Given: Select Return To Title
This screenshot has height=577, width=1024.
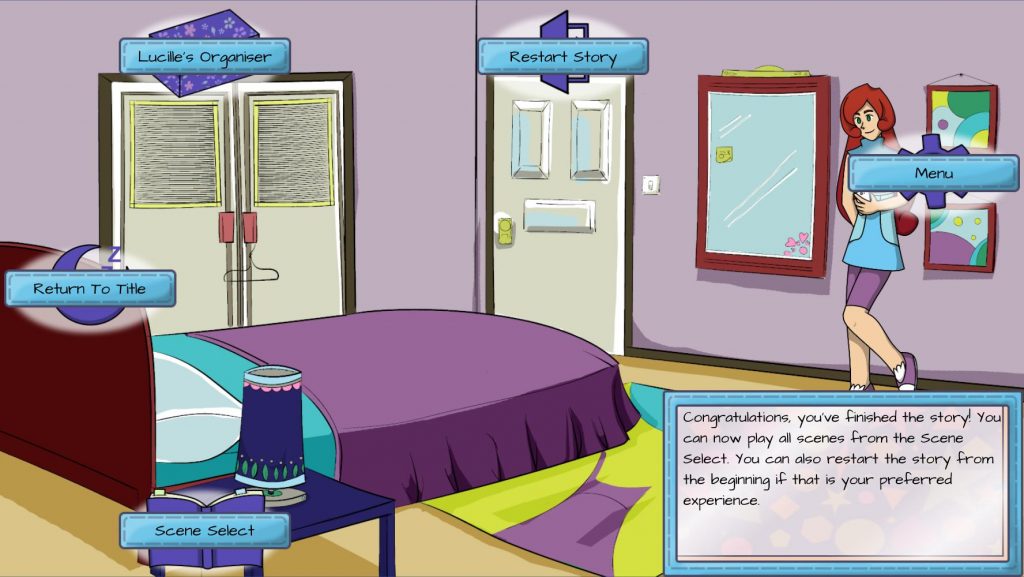Looking at the screenshot, I should 90,289.
